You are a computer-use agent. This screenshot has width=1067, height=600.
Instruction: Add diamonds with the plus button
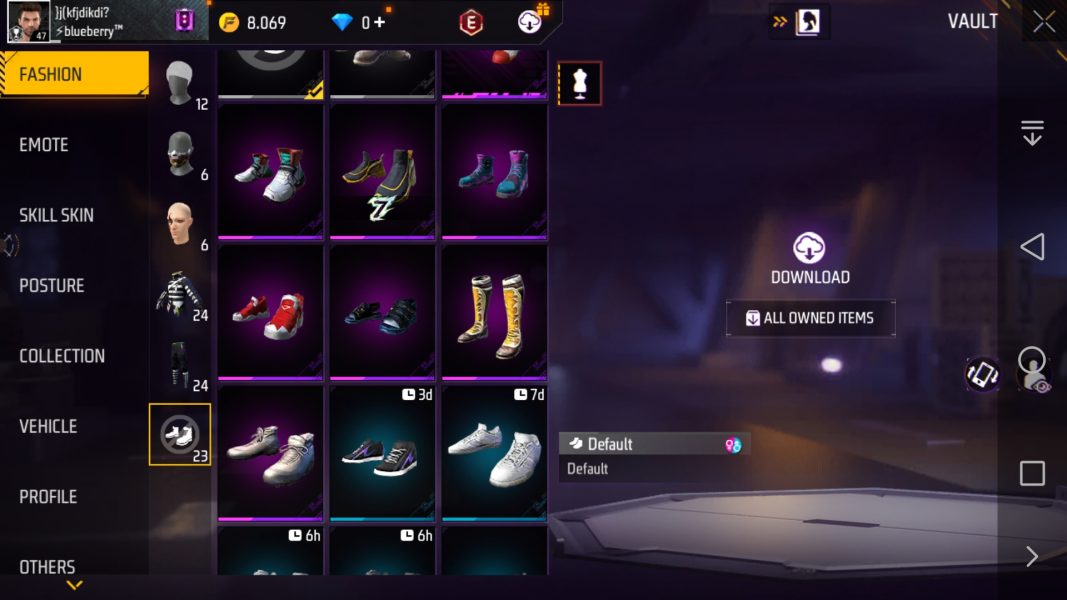point(379,22)
